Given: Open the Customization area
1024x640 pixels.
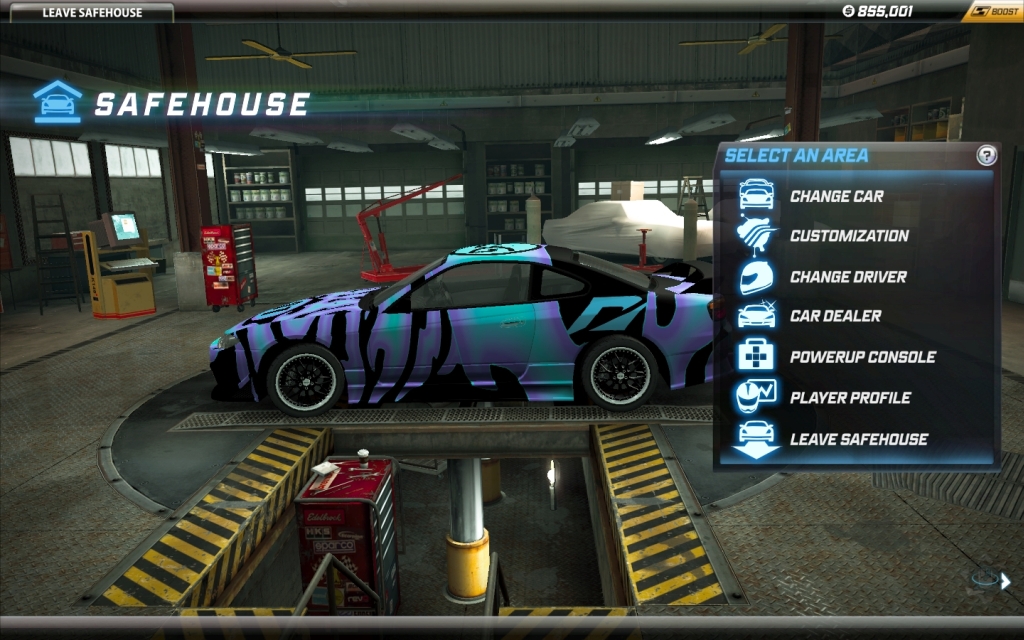Looking at the screenshot, I should coord(848,236).
